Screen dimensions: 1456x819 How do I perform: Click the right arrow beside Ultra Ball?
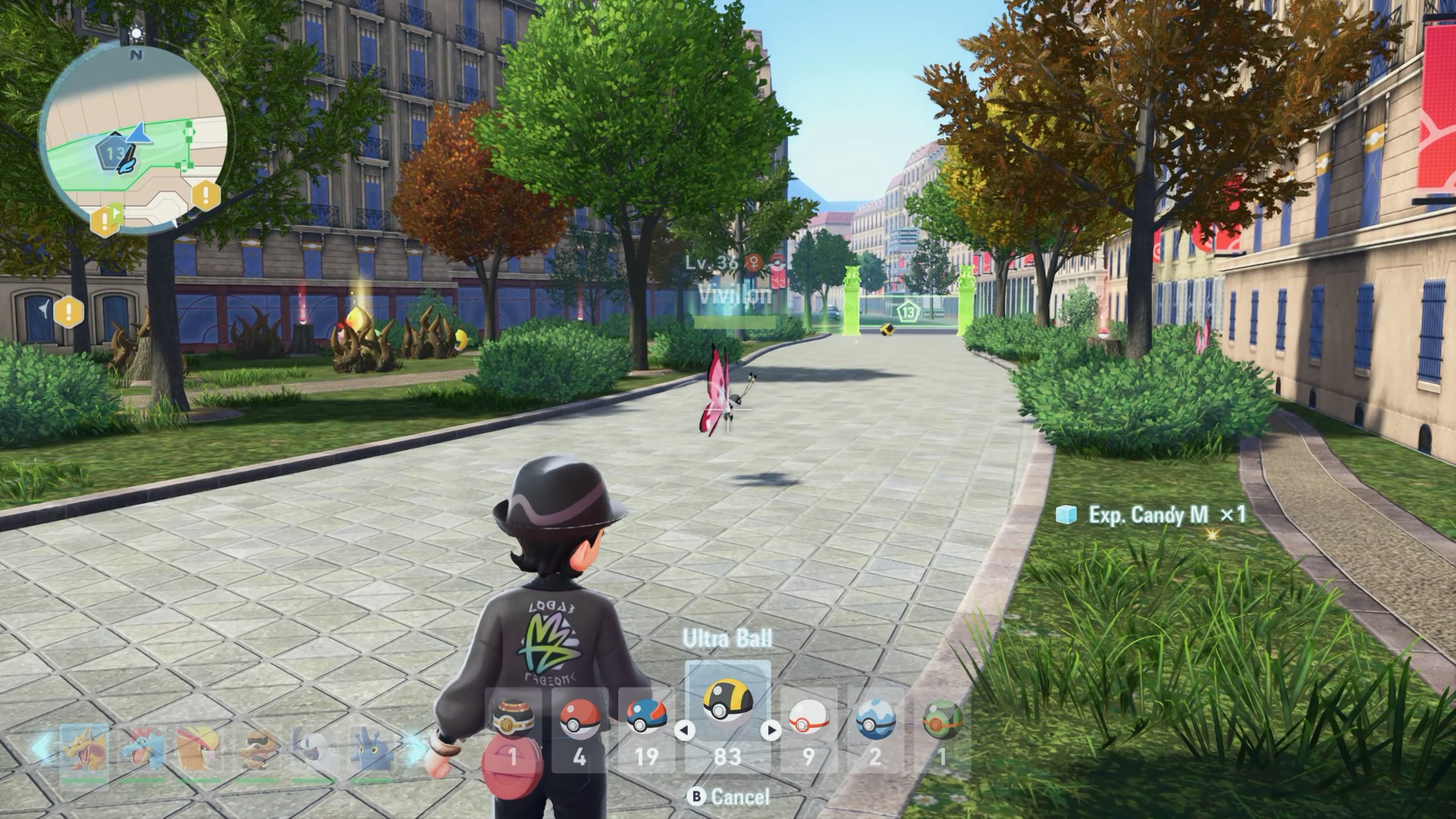coord(771,730)
